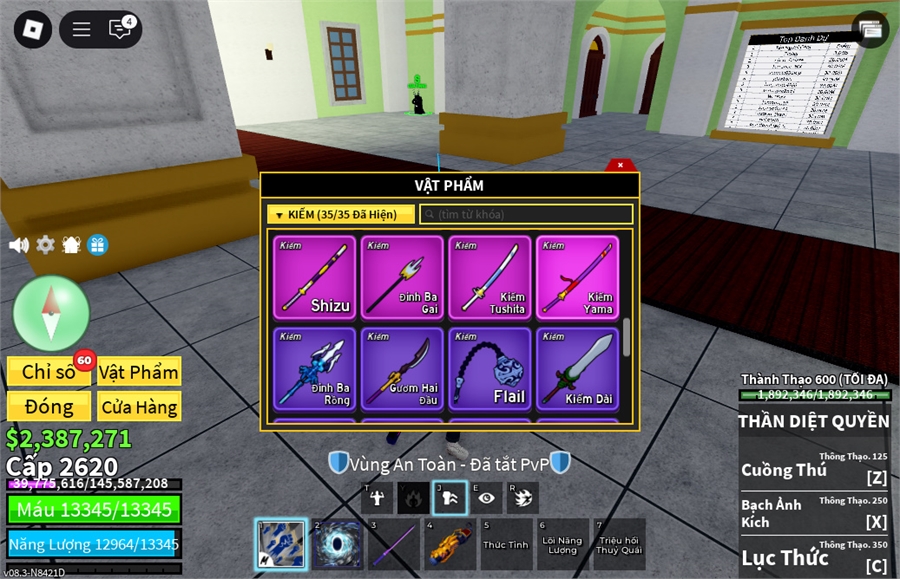This screenshot has width=900, height=579.
Task: Select the Shizu sword item
Action: (x=315, y=277)
